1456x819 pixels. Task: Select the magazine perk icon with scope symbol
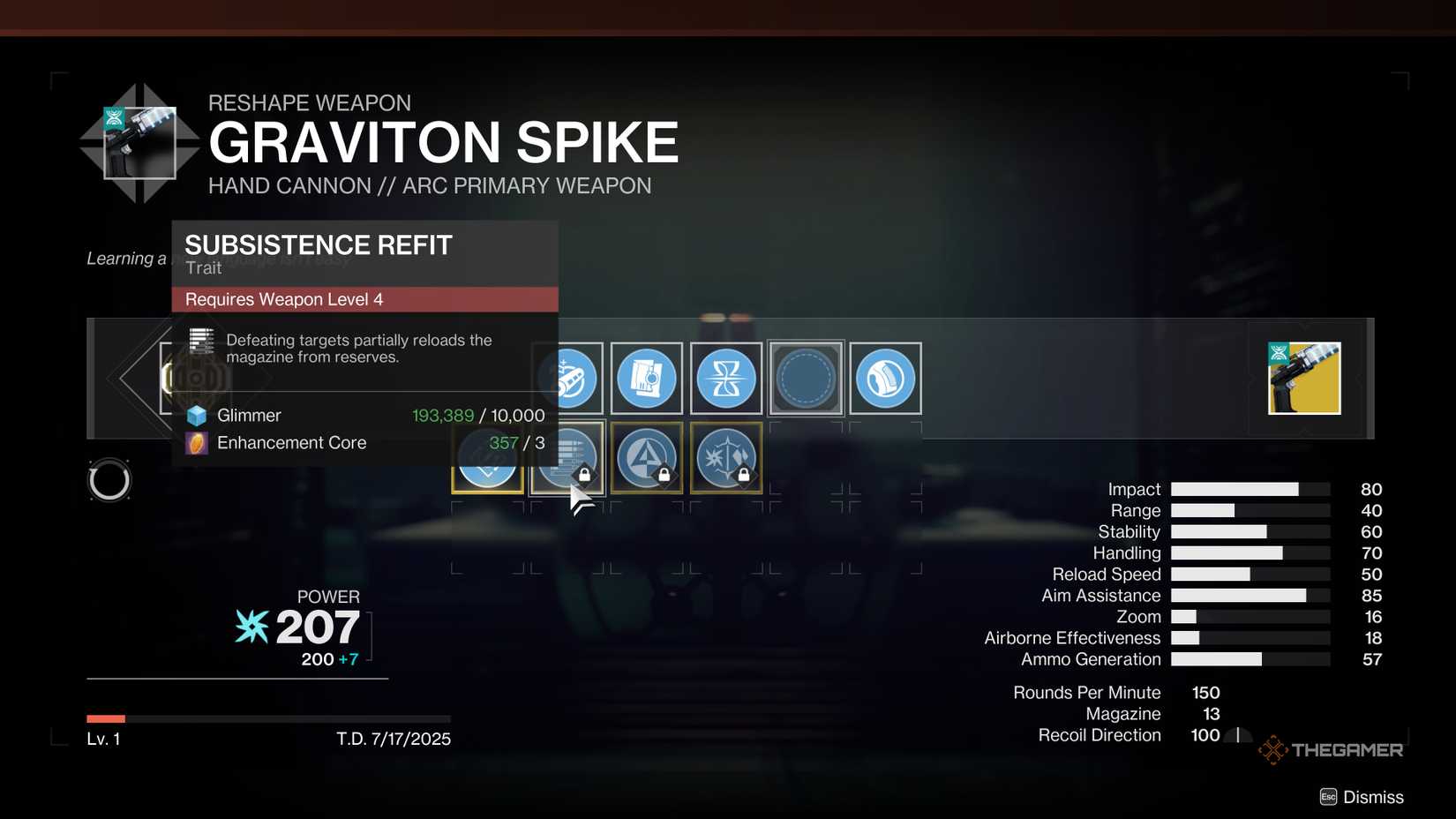(647, 378)
